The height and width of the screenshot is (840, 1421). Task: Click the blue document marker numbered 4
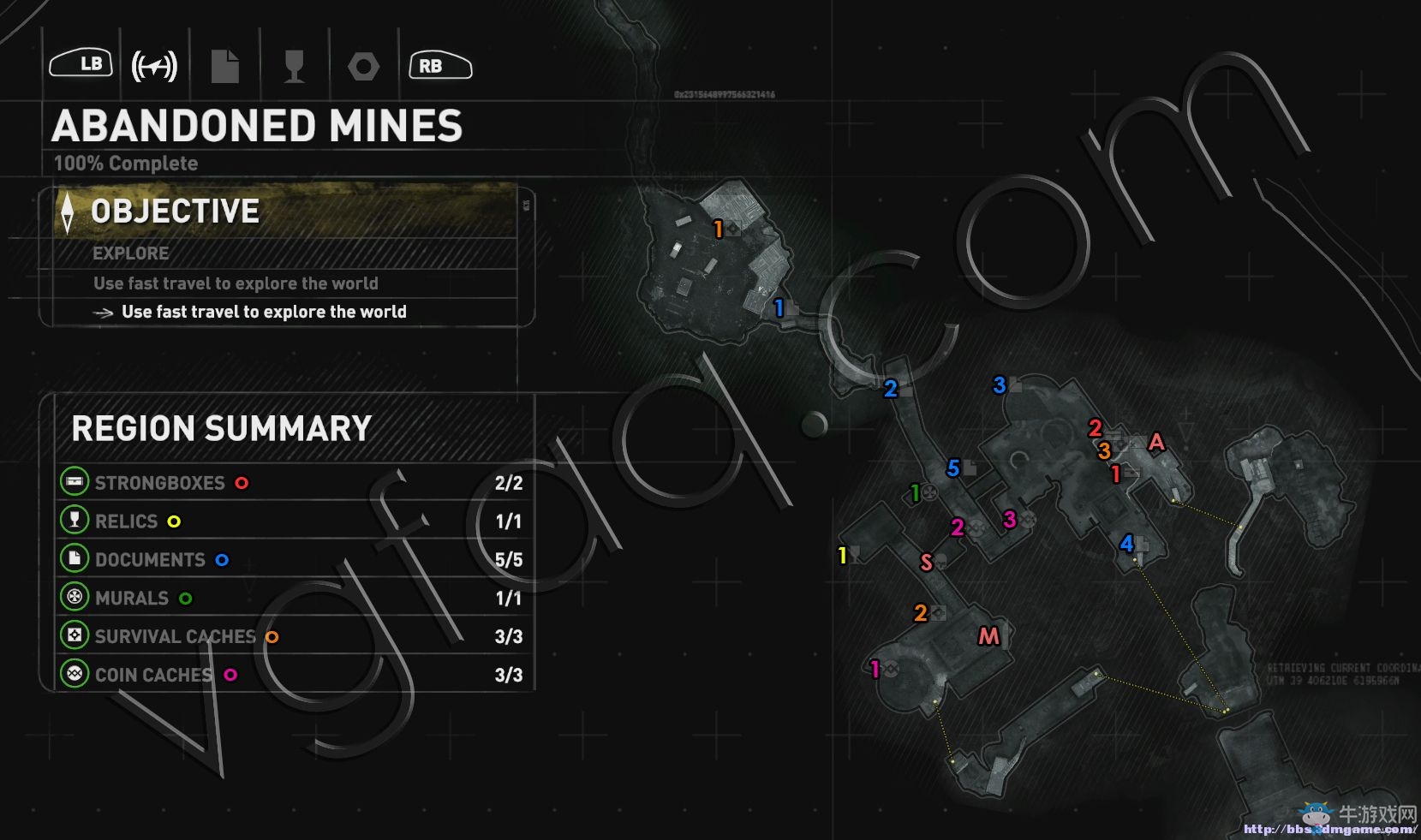[x=1127, y=543]
